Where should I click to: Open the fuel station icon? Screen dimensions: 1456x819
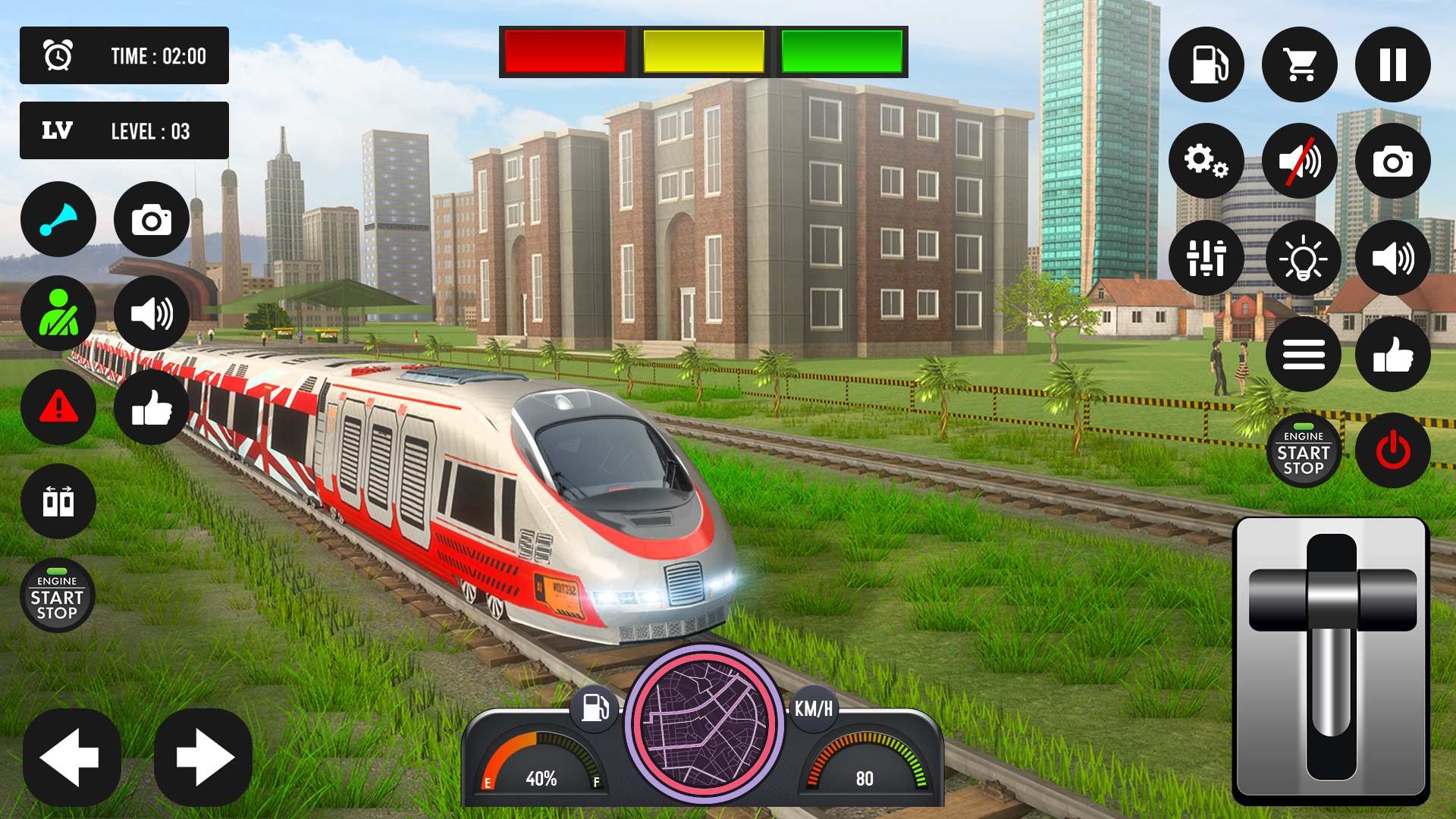(1207, 64)
